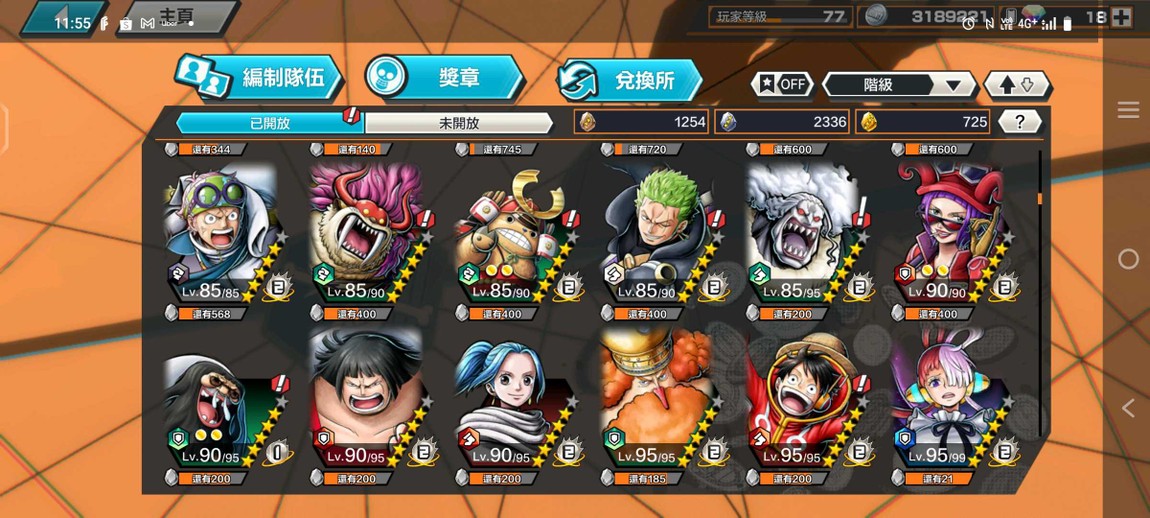Switch to the 已開放 tab

tap(269, 123)
